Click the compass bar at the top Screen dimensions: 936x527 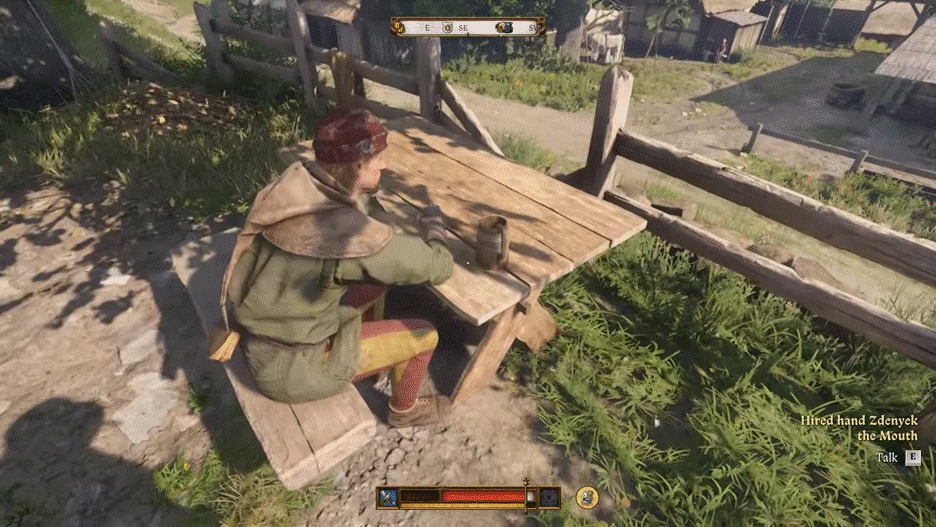pos(468,27)
